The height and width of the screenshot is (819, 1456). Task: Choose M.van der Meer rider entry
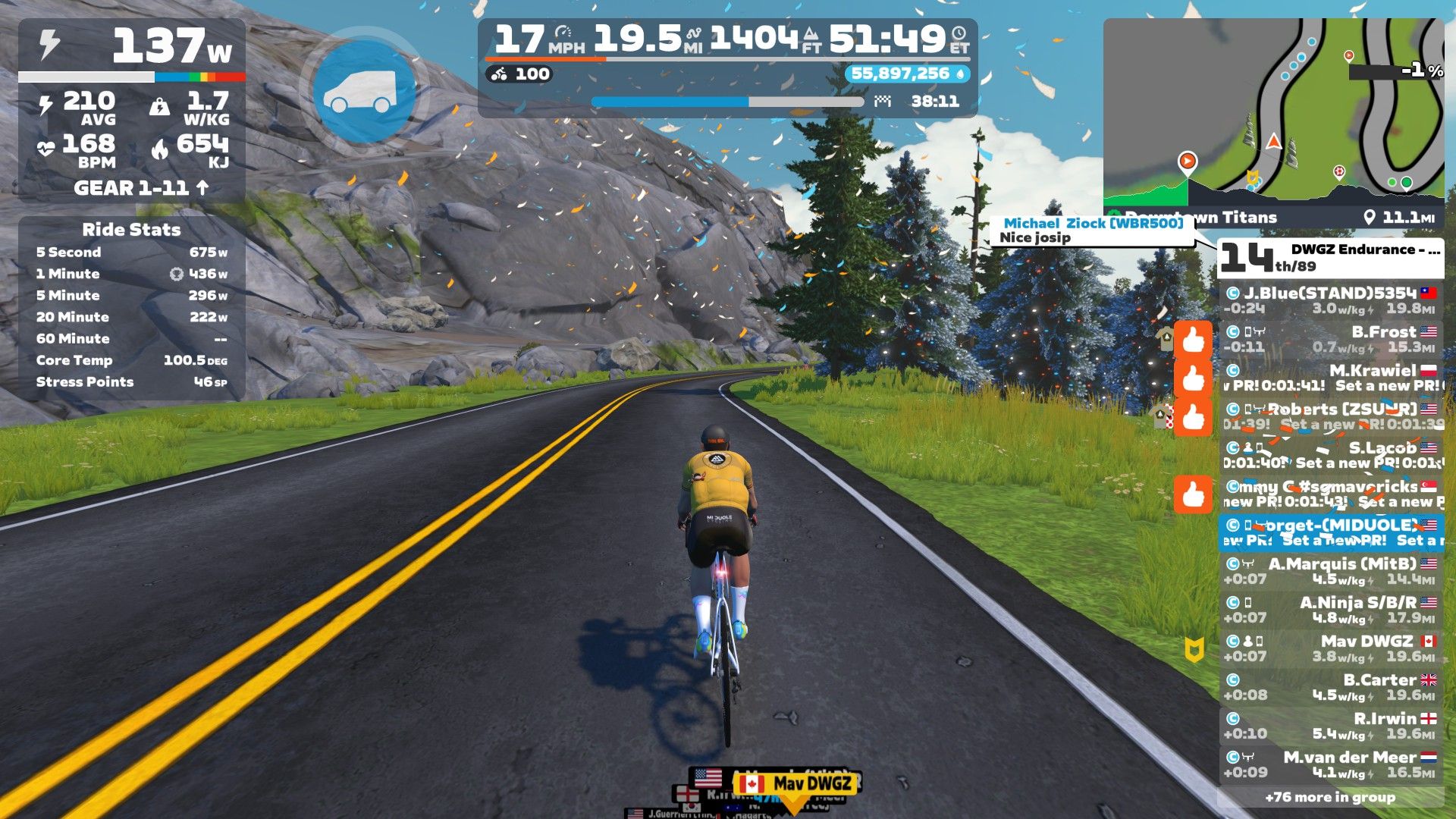click(x=1332, y=764)
